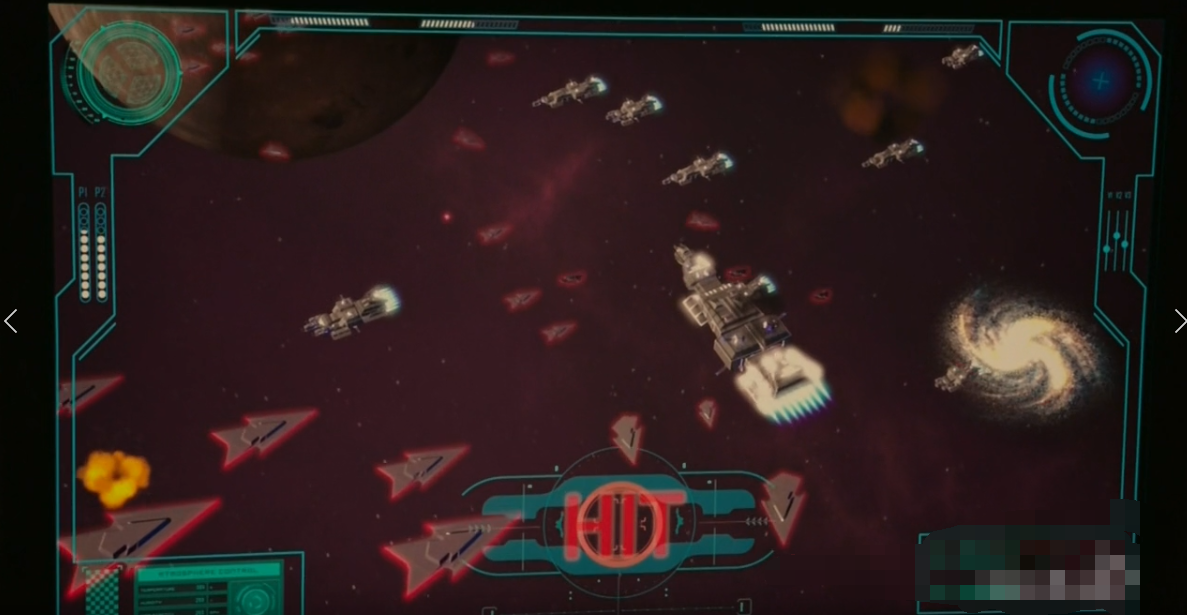Click the circular dial in Atmosphere Control

tap(254, 600)
